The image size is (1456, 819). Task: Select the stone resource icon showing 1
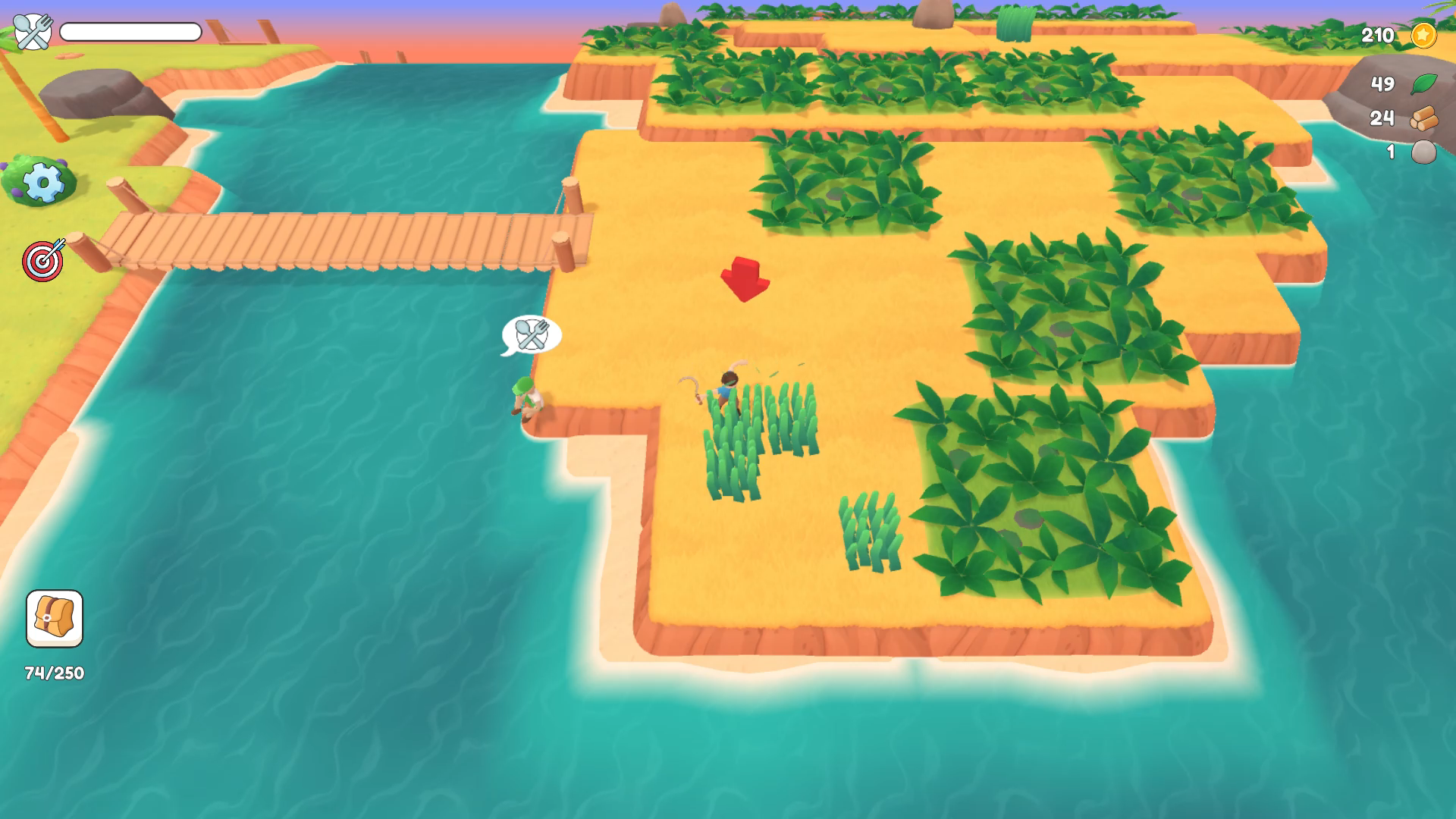click(x=1423, y=152)
